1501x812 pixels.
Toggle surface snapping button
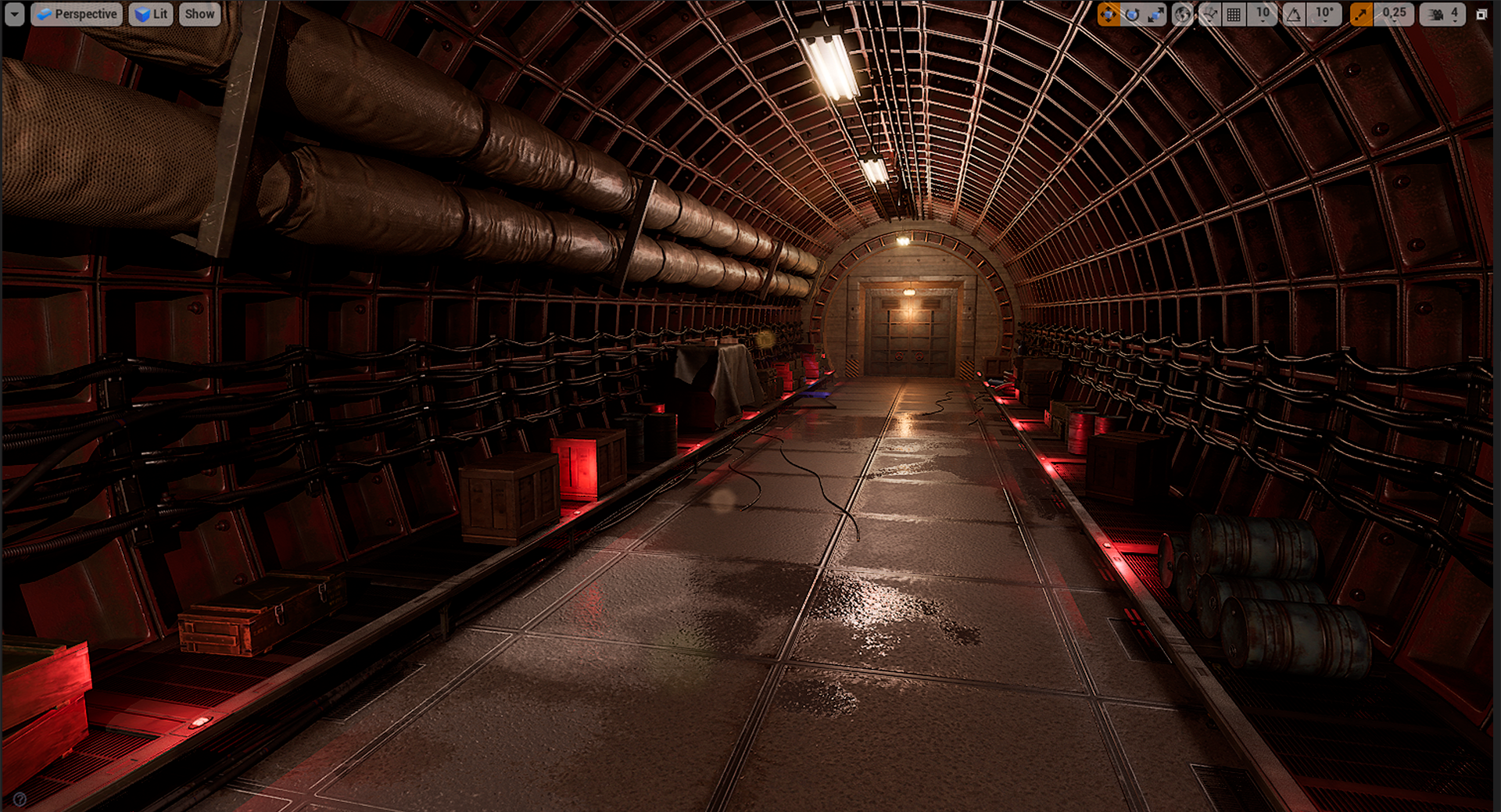[x=1209, y=14]
